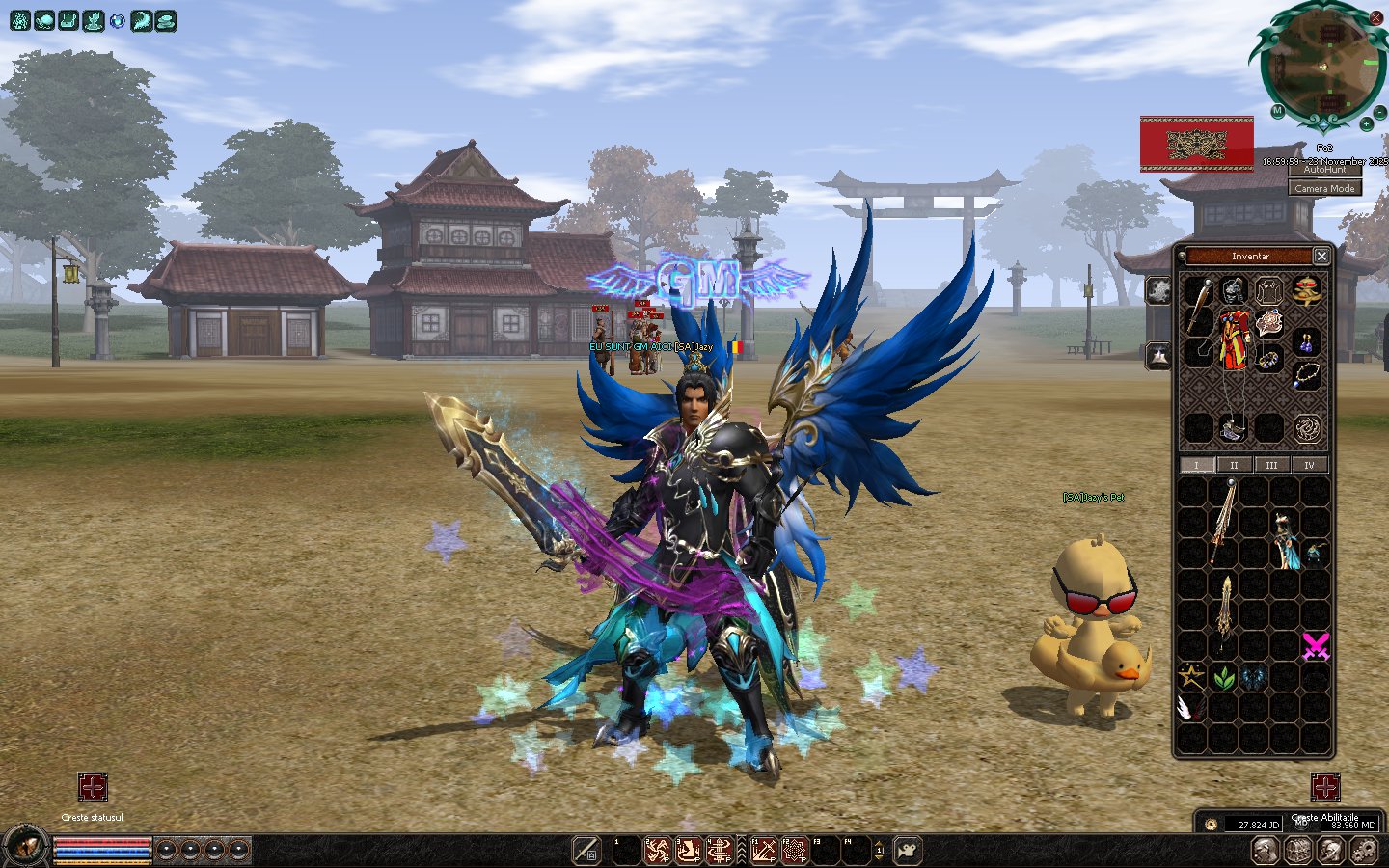Click the red robe armor equipment slot

[x=1233, y=340]
